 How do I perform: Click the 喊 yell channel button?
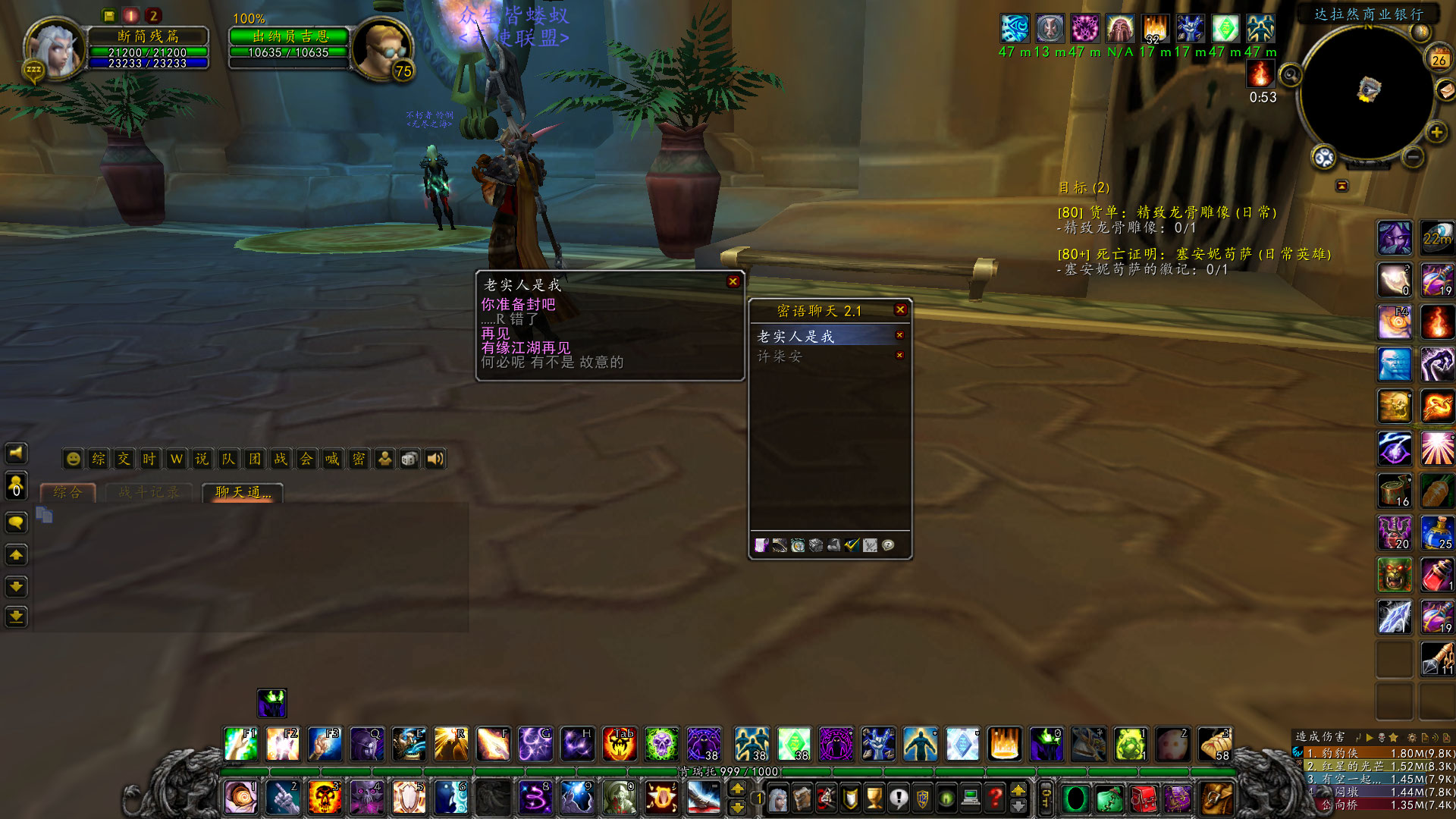tap(331, 459)
